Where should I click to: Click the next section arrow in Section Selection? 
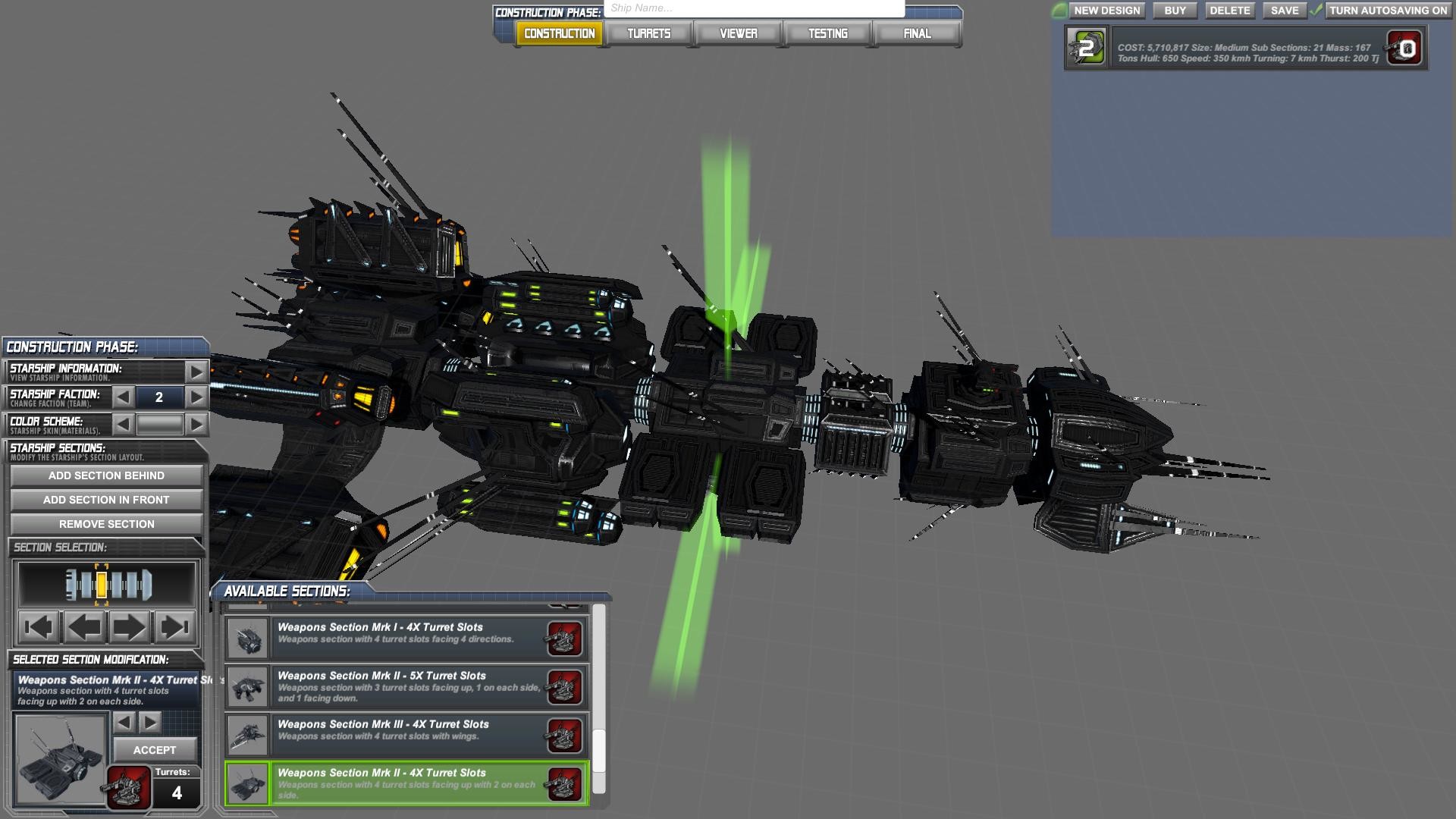(x=129, y=626)
